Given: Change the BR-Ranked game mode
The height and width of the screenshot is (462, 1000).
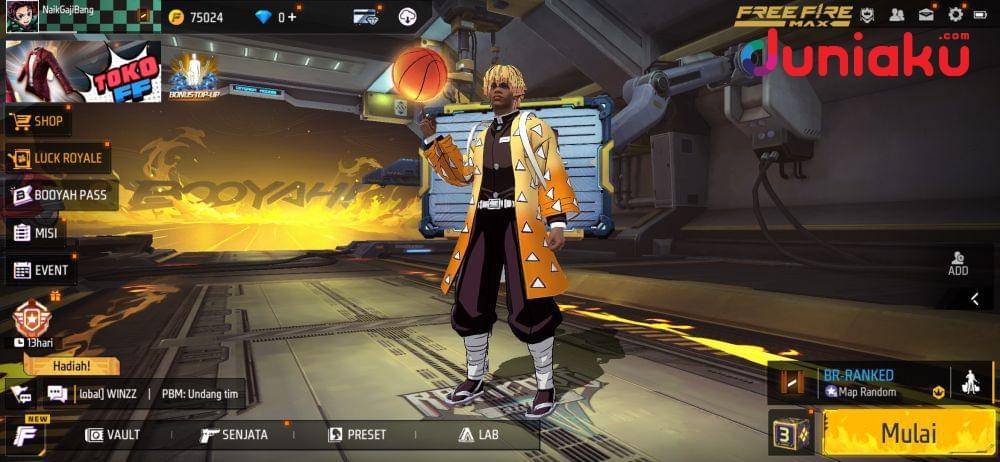Looking at the screenshot, I should (862, 382).
